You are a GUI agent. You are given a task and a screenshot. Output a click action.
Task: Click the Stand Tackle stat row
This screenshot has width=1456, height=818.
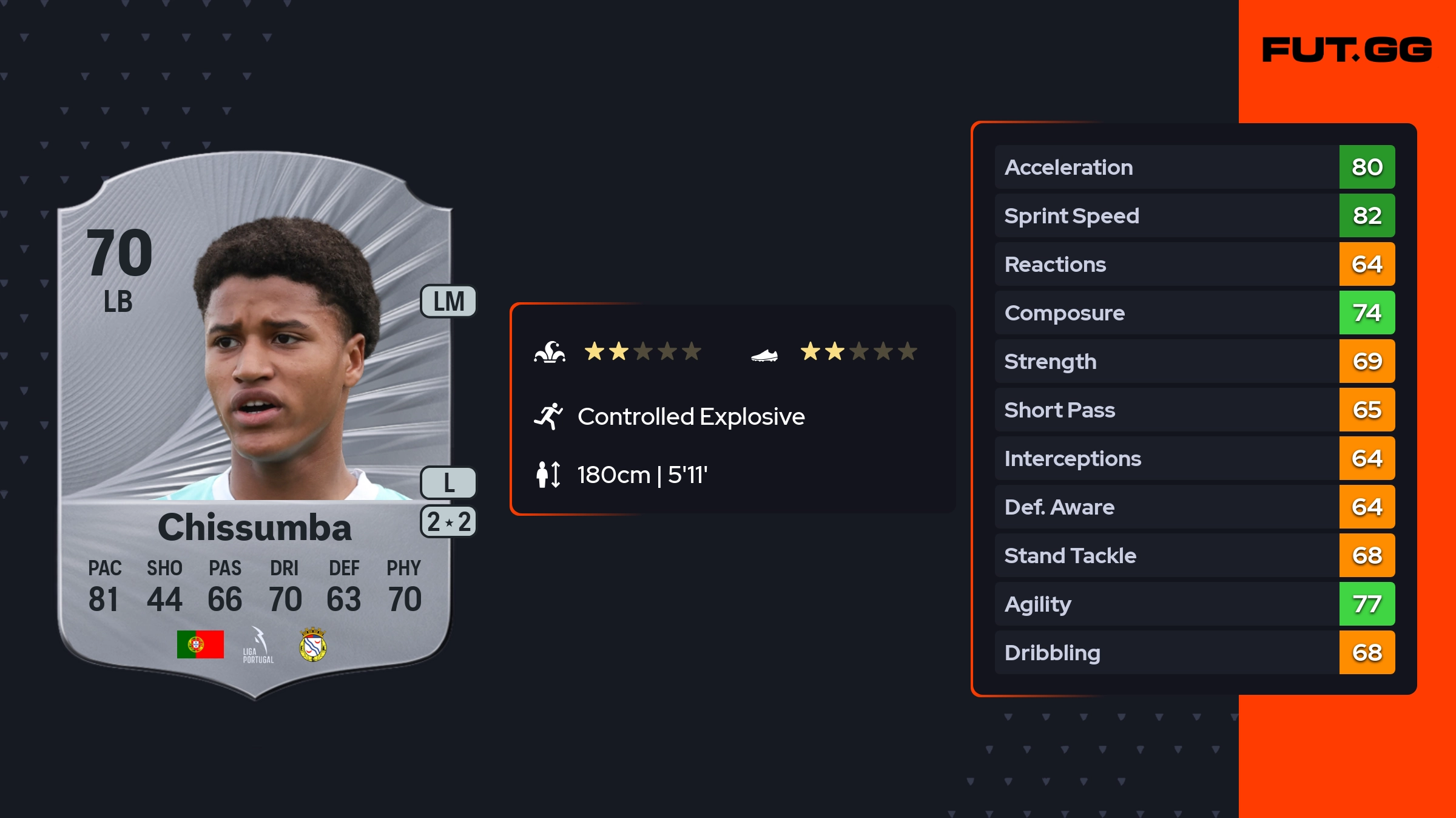[1194, 556]
